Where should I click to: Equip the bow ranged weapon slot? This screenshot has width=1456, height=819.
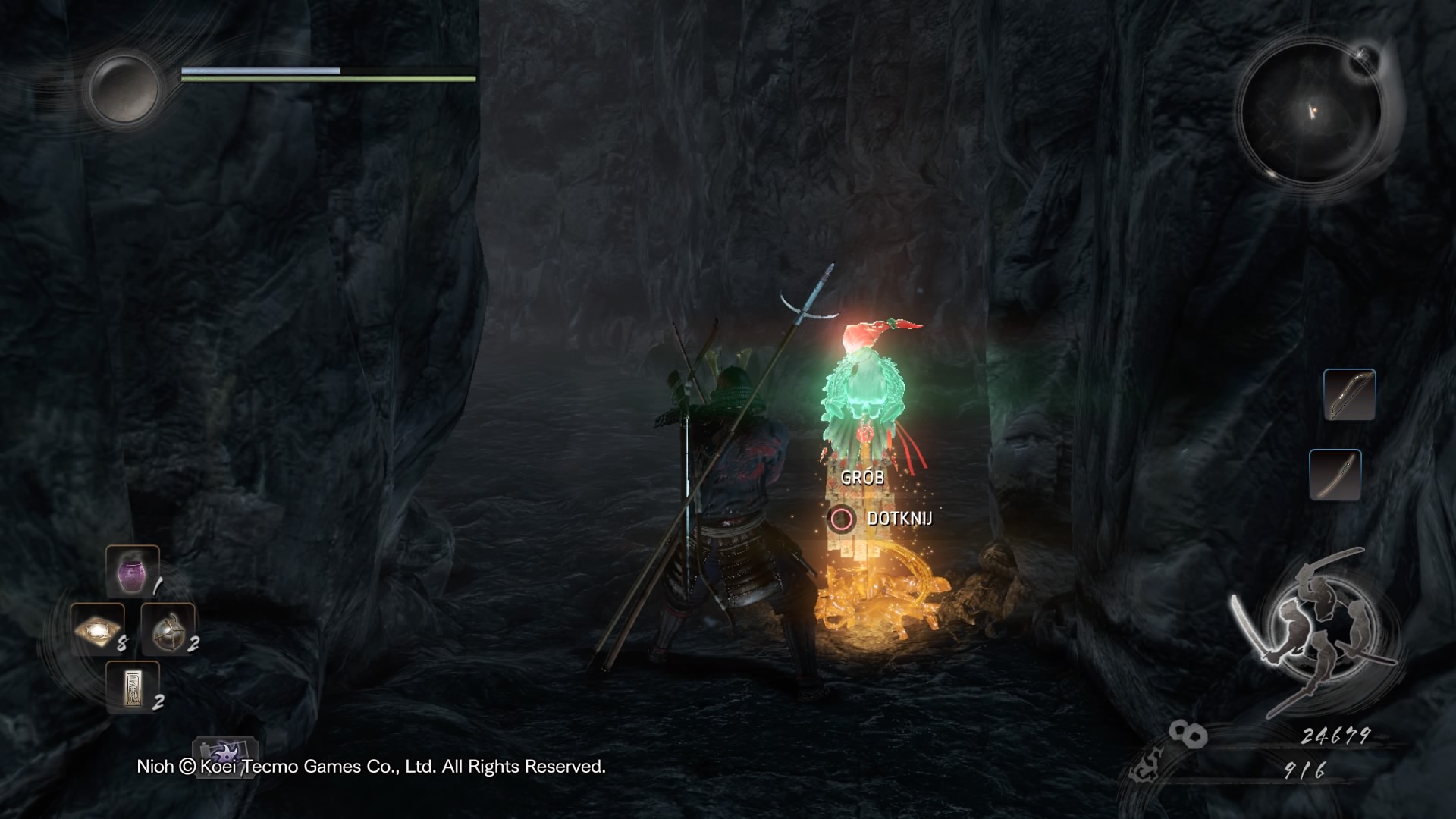(1349, 394)
